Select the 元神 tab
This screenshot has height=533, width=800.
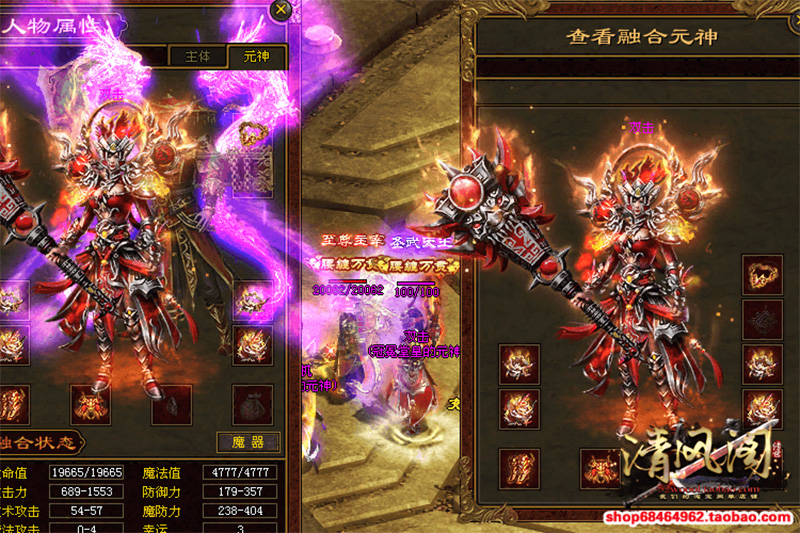pos(256,57)
